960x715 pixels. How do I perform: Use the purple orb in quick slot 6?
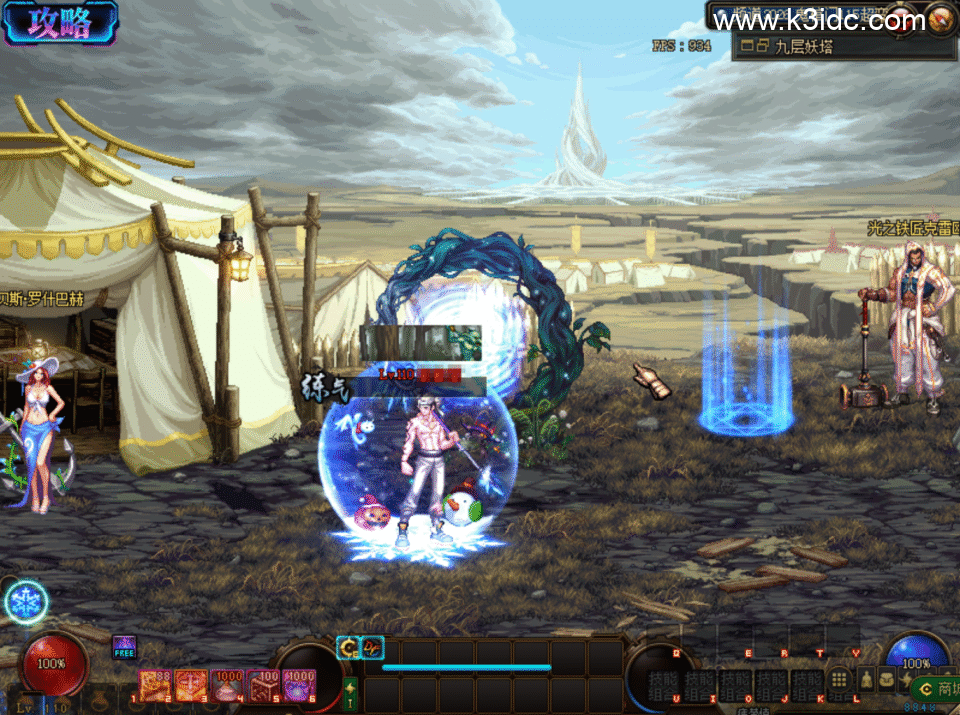tap(299, 685)
